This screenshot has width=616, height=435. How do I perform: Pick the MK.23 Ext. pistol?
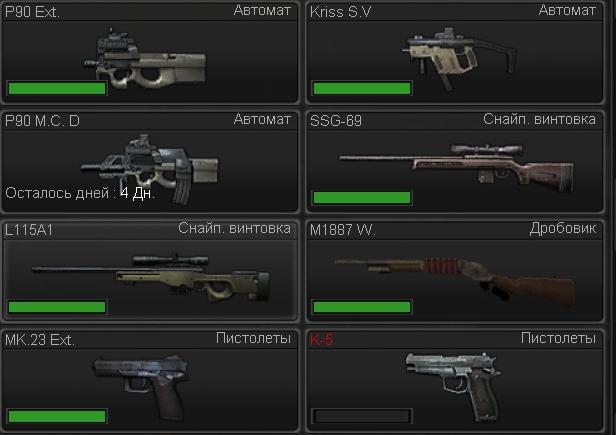[x=150, y=378]
